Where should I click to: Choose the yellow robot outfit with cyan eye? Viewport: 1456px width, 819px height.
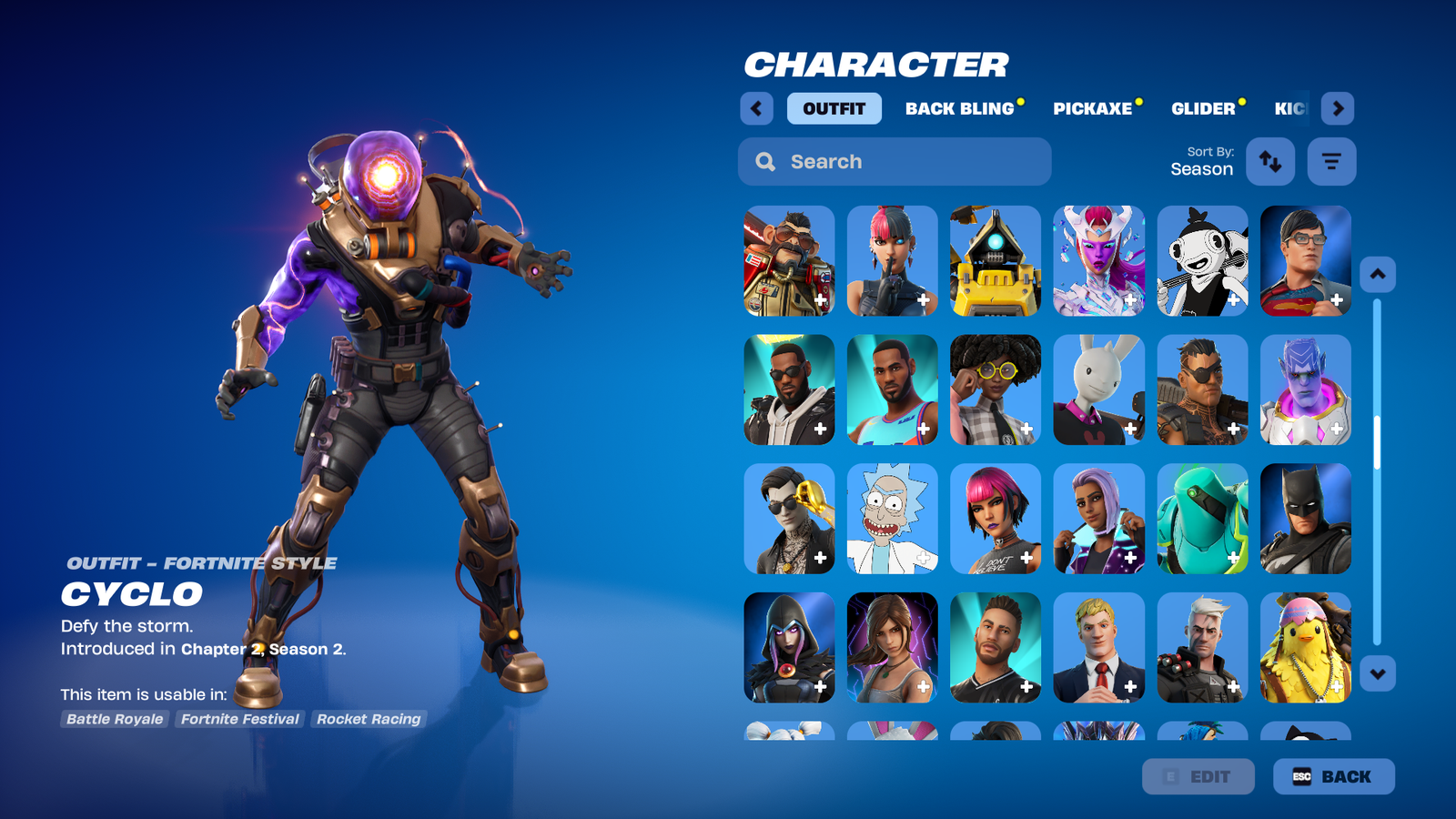coord(995,260)
